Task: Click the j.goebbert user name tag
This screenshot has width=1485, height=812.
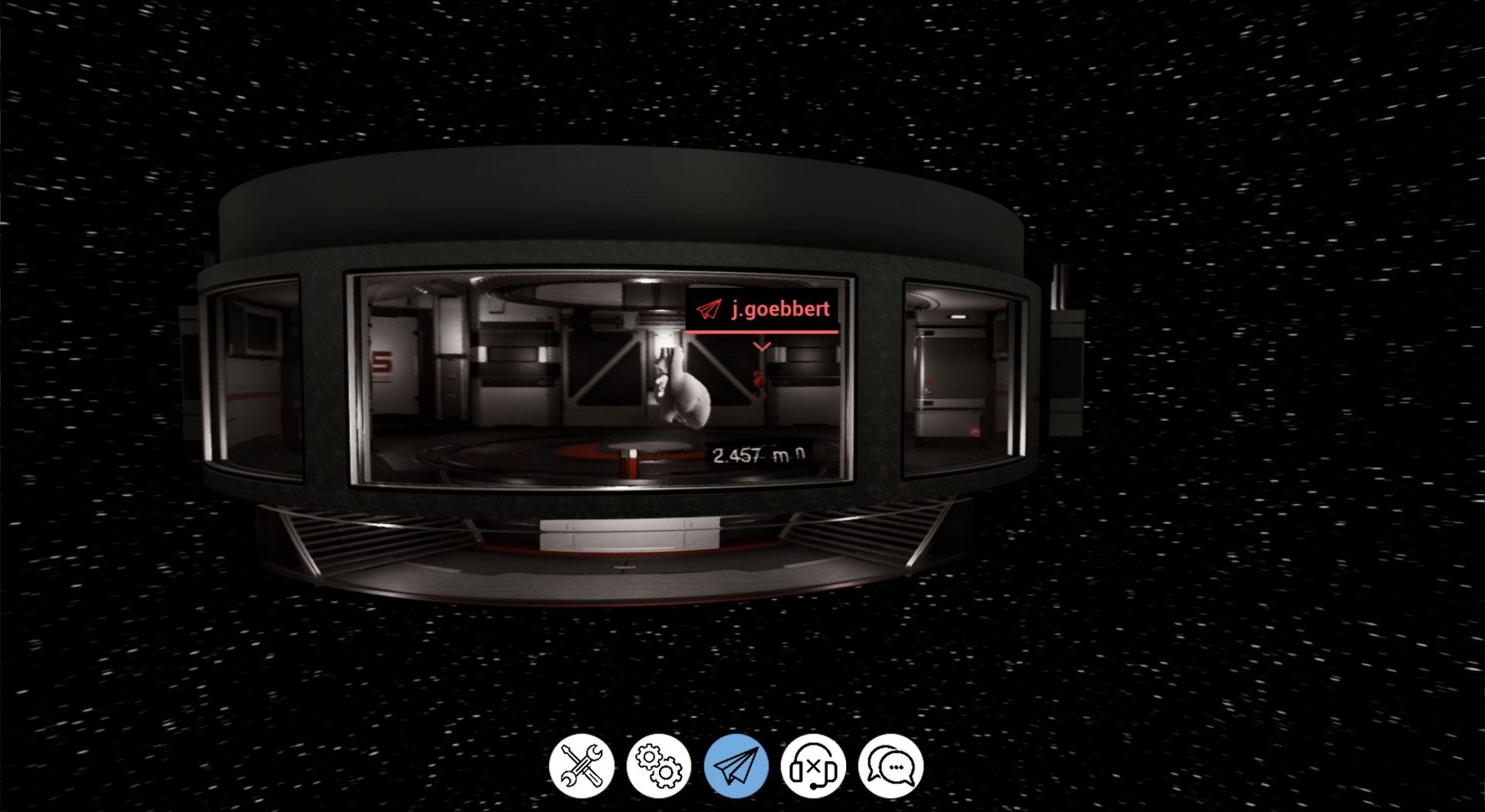Action: coord(763,309)
